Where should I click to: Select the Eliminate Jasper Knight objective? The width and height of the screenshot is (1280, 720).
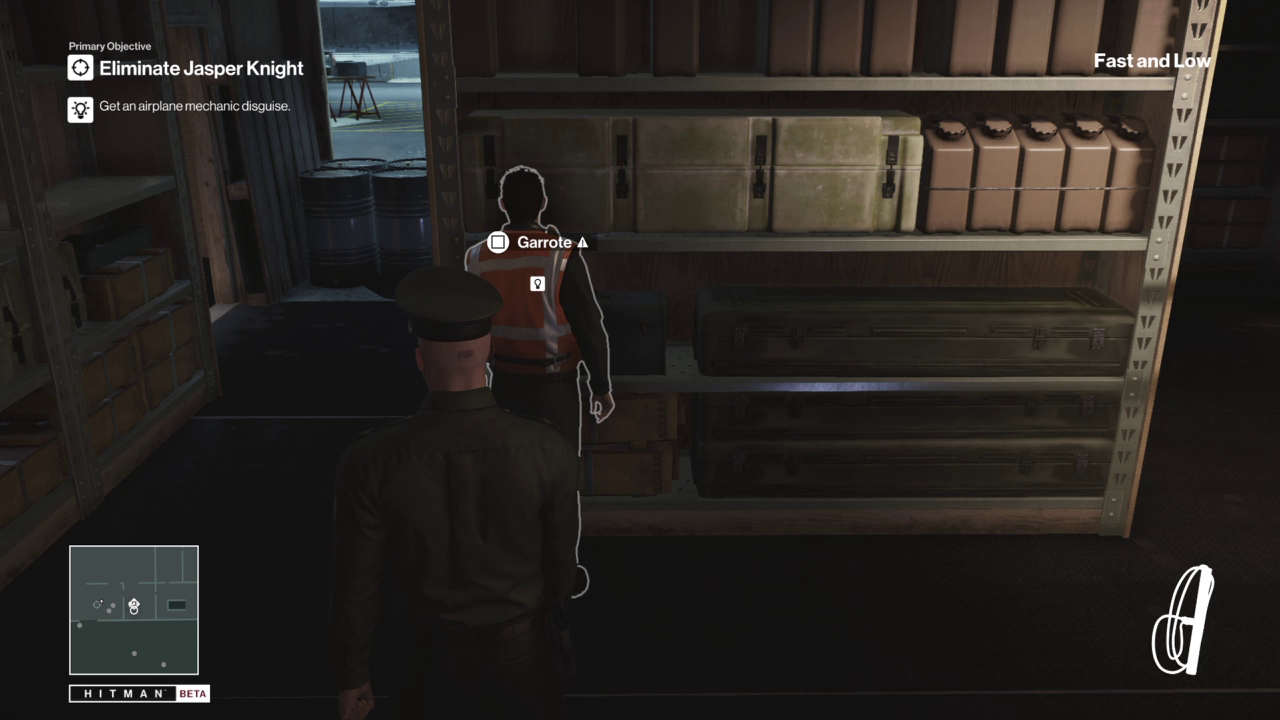(201, 69)
